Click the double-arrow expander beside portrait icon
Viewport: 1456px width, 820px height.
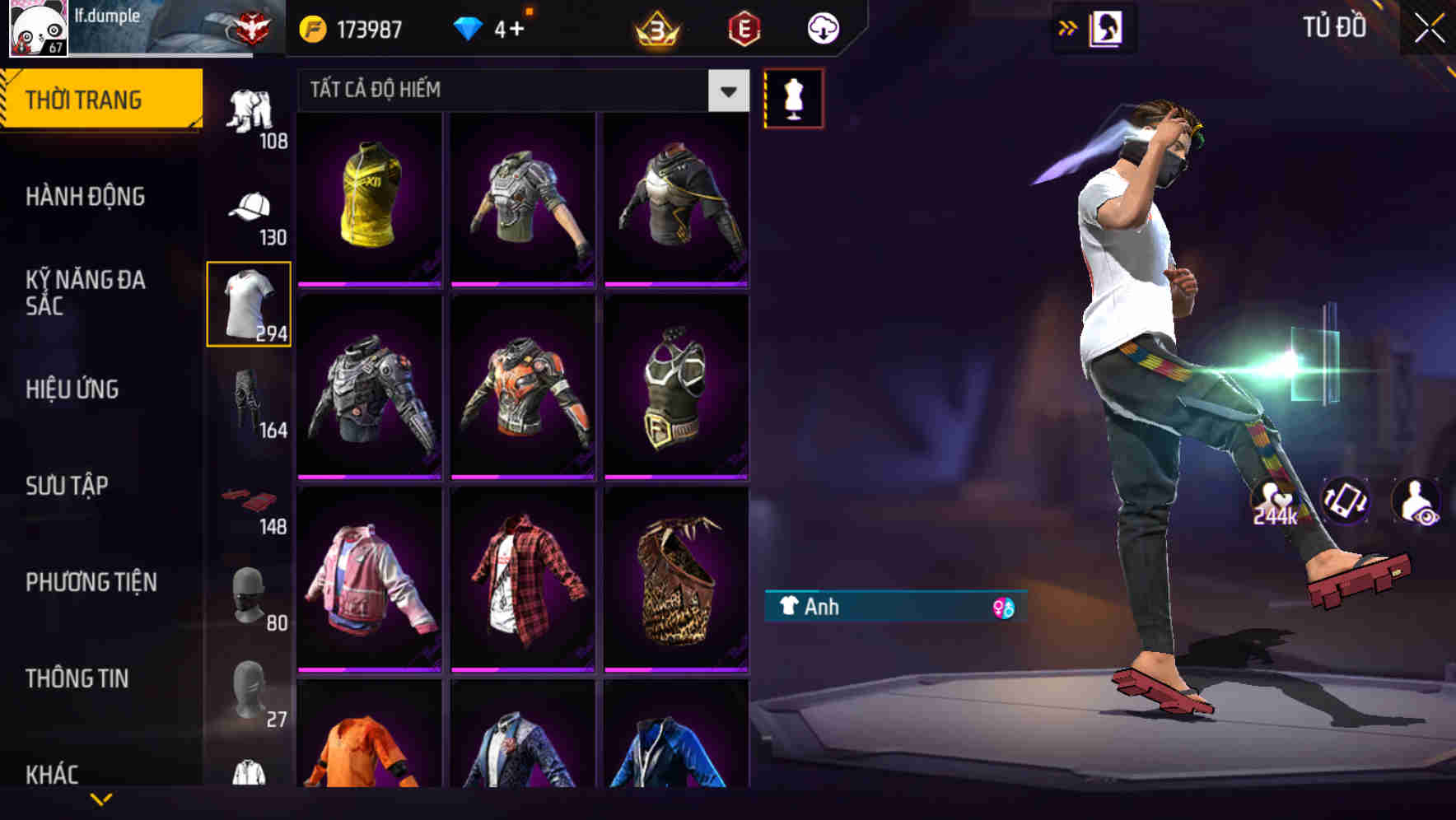pos(1068,27)
